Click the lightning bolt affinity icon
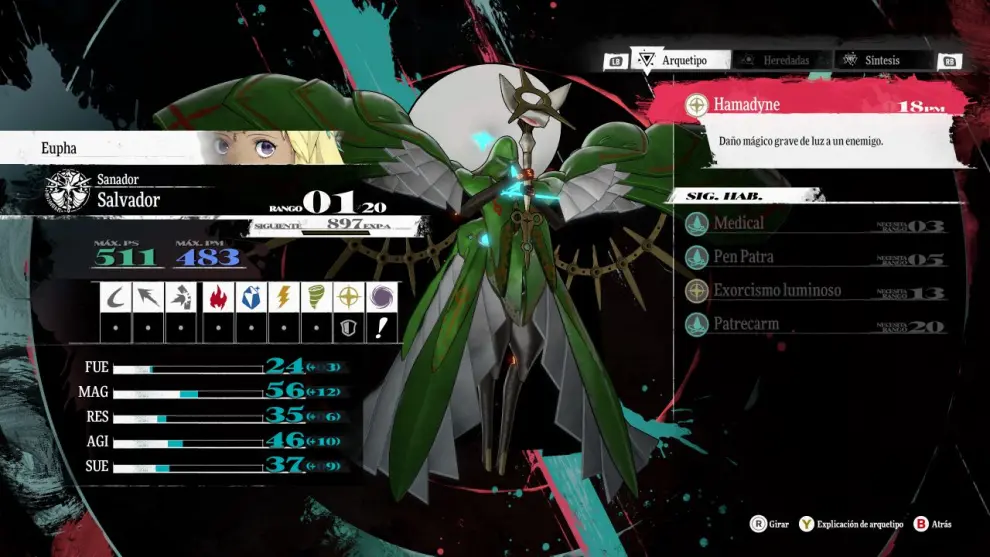The image size is (990, 557). tap(283, 297)
